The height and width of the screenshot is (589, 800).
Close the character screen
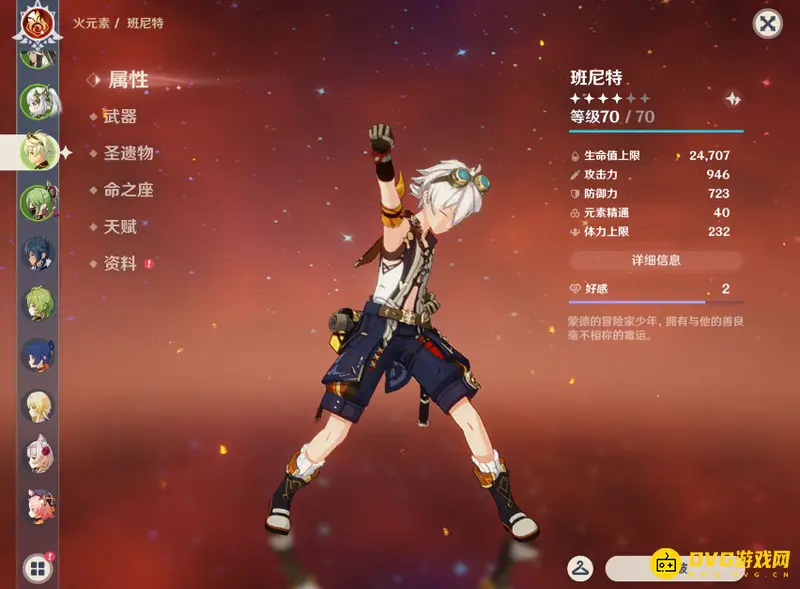coord(767,24)
